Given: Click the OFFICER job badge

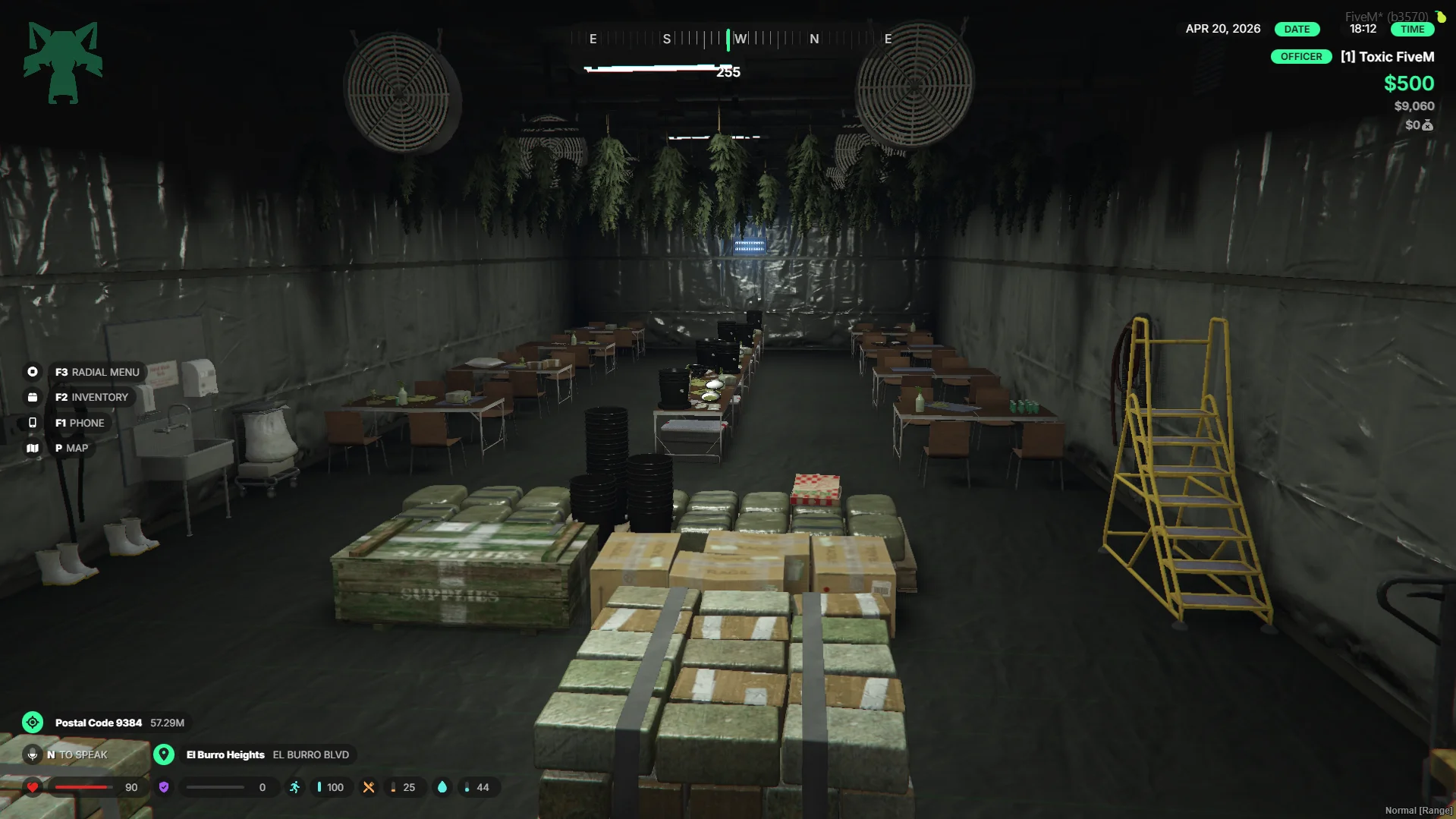Looking at the screenshot, I should 1300,57.
